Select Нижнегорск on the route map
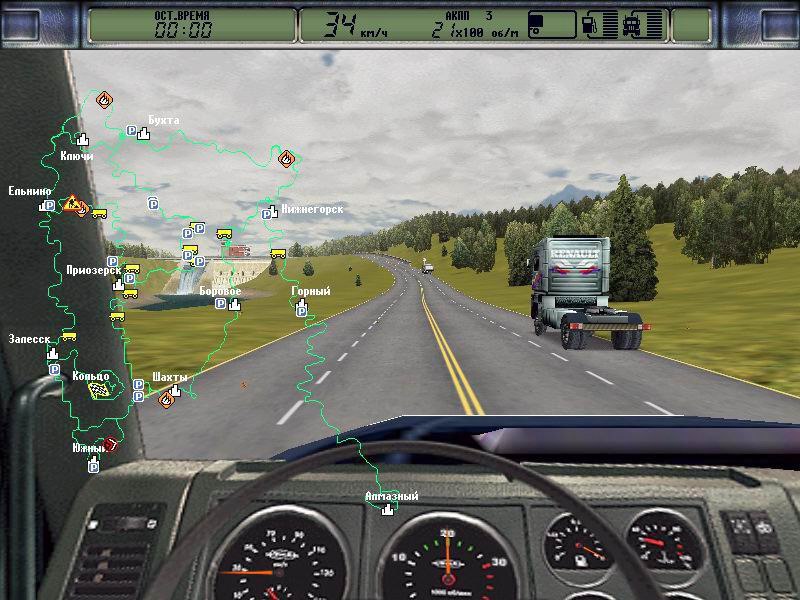The width and height of the screenshot is (800, 600). [312, 209]
